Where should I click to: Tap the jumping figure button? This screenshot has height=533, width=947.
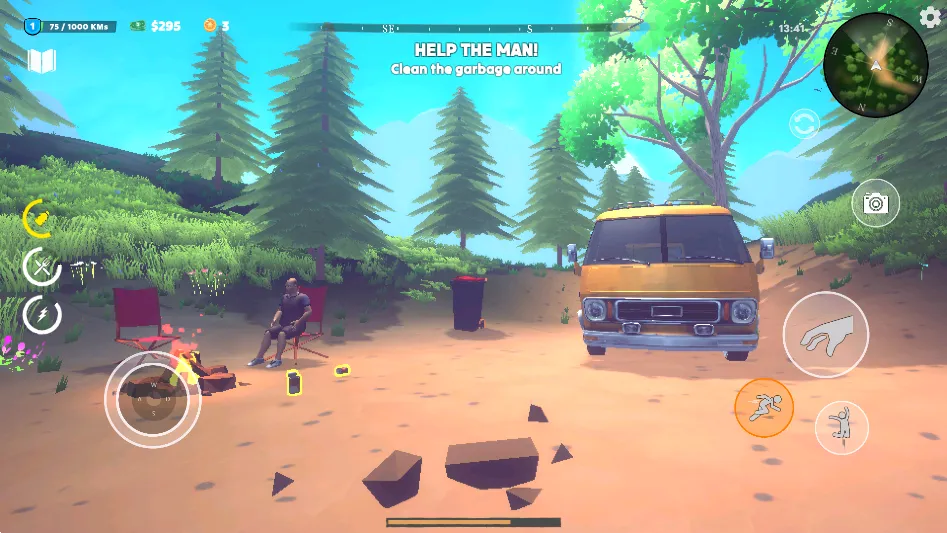click(842, 427)
